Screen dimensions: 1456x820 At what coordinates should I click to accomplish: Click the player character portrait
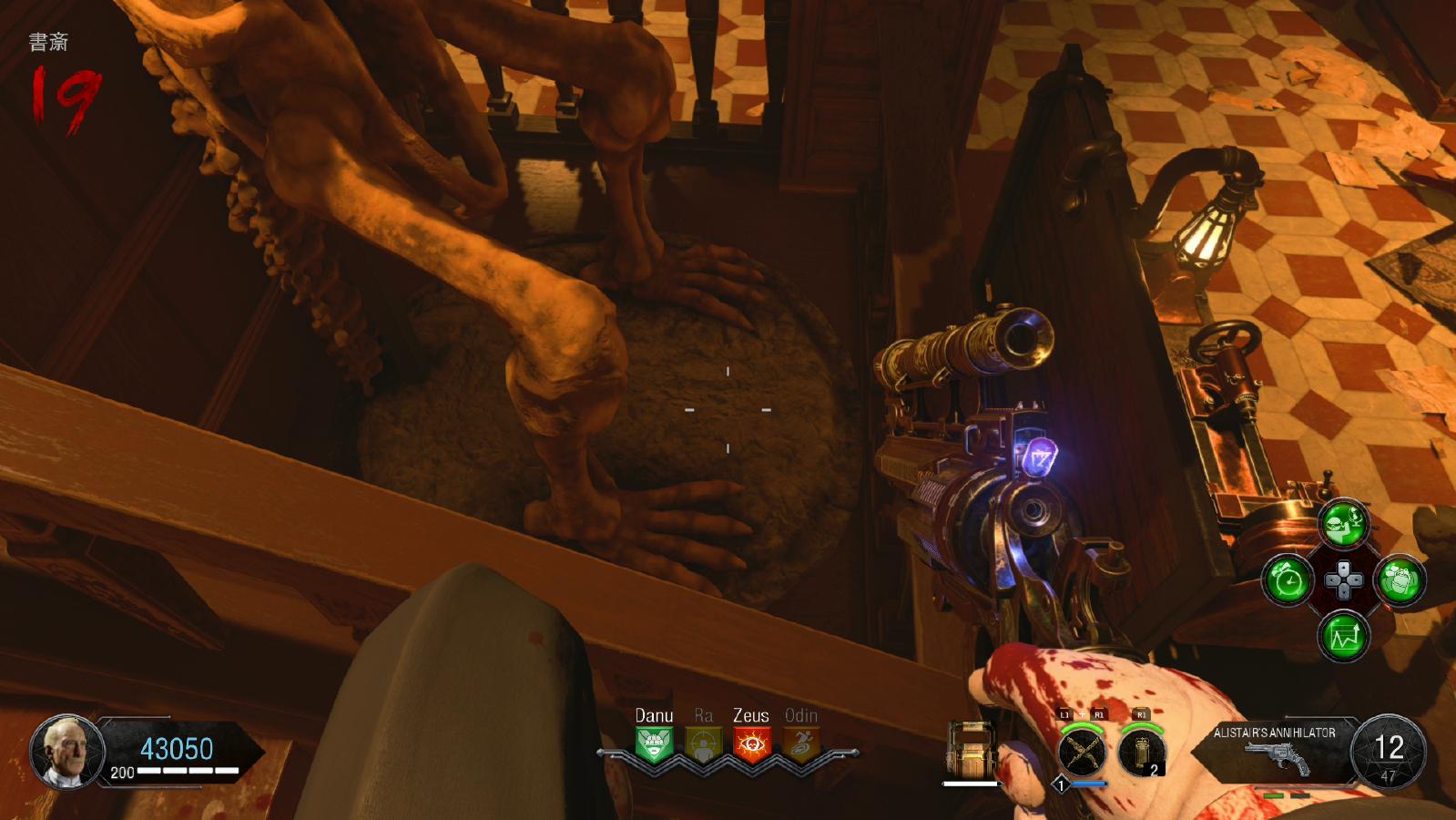coord(66,751)
